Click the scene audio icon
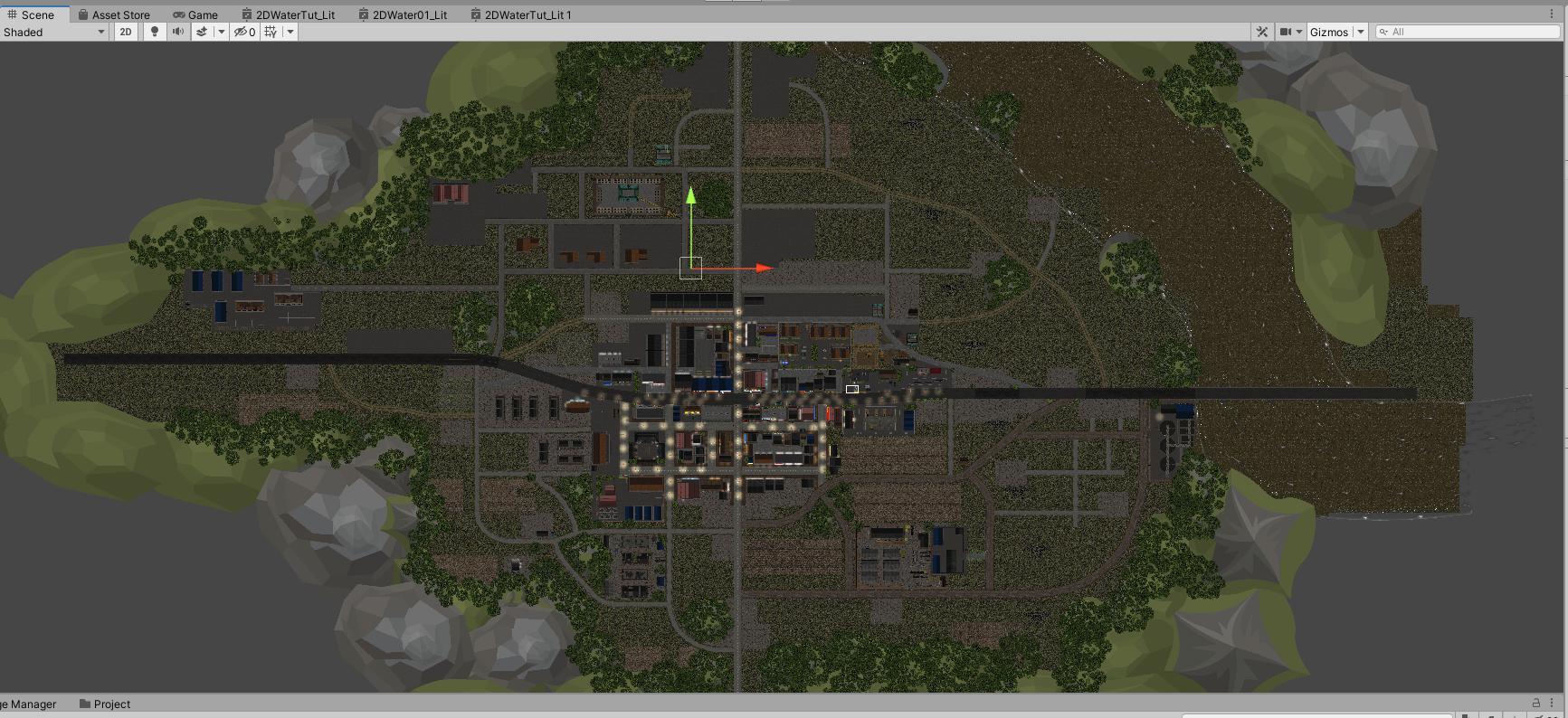The width and height of the screenshot is (1568, 718). [178, 32]
